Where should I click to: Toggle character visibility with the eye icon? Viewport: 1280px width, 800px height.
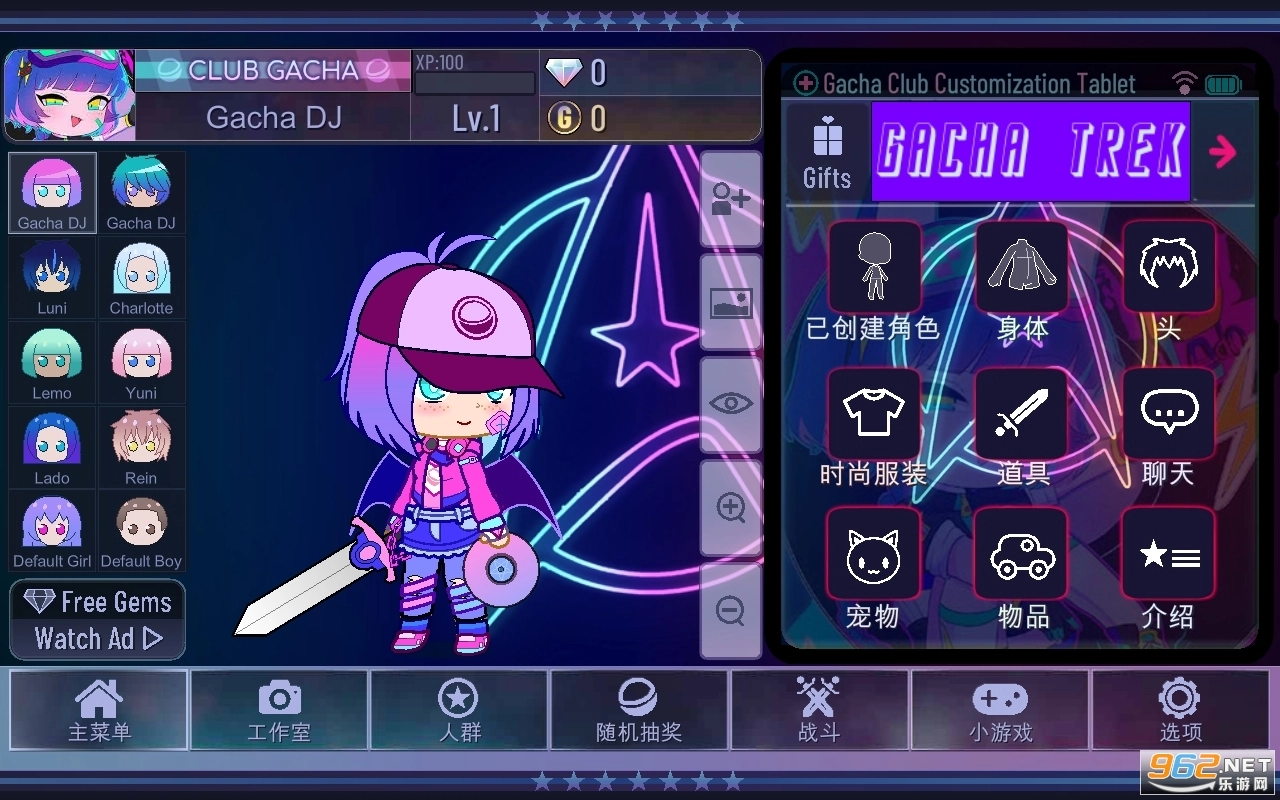(x=730, y=403)
